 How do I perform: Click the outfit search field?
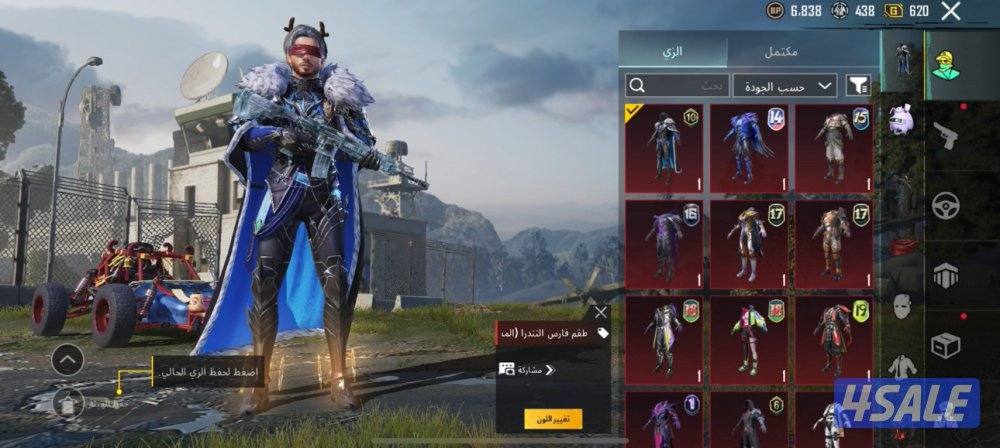677,85
